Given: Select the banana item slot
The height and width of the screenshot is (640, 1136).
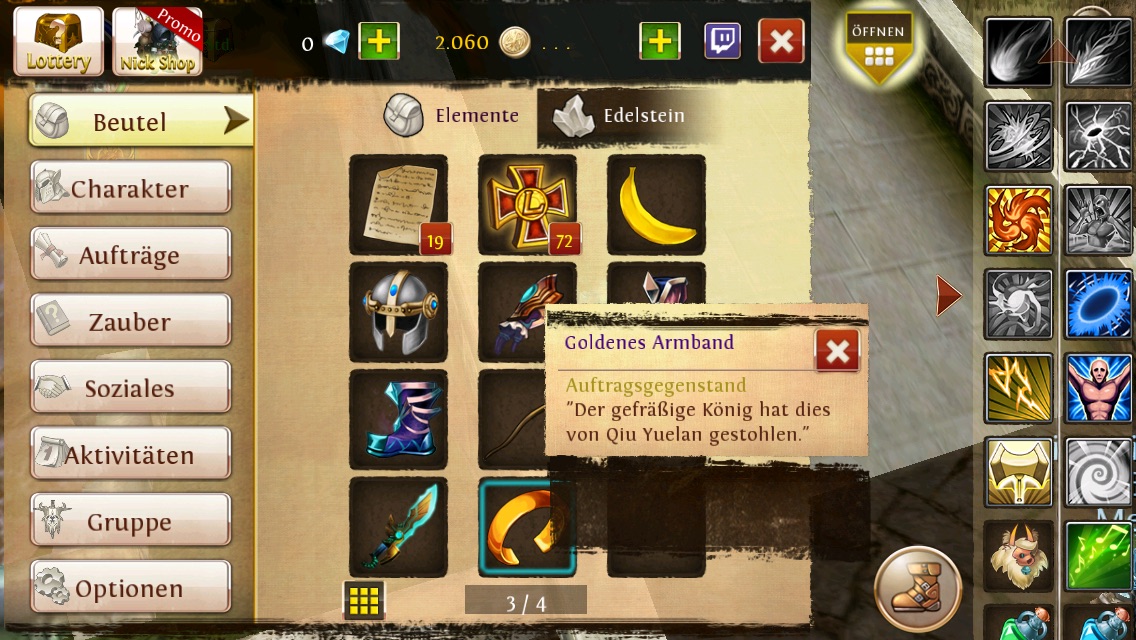Looking at the screenshot, I should click(656, 204).
